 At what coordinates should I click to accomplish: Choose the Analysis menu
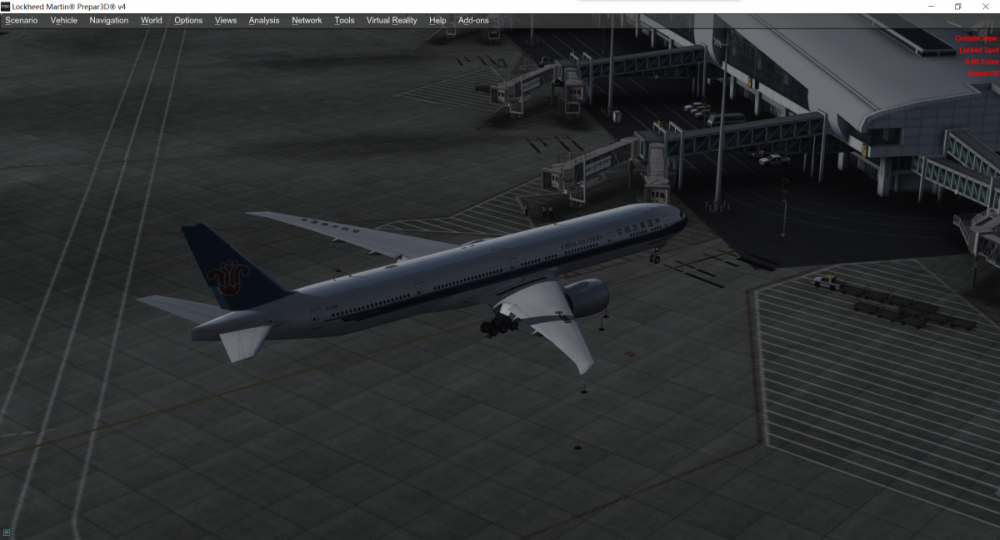(264, 20)
